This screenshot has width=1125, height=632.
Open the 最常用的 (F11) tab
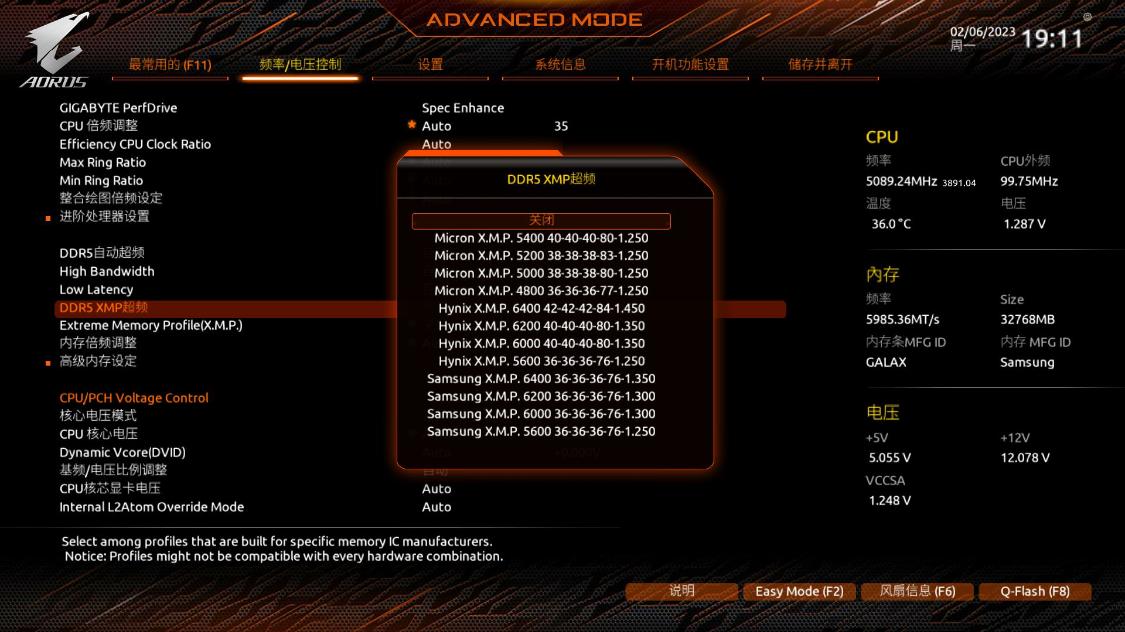170,65
